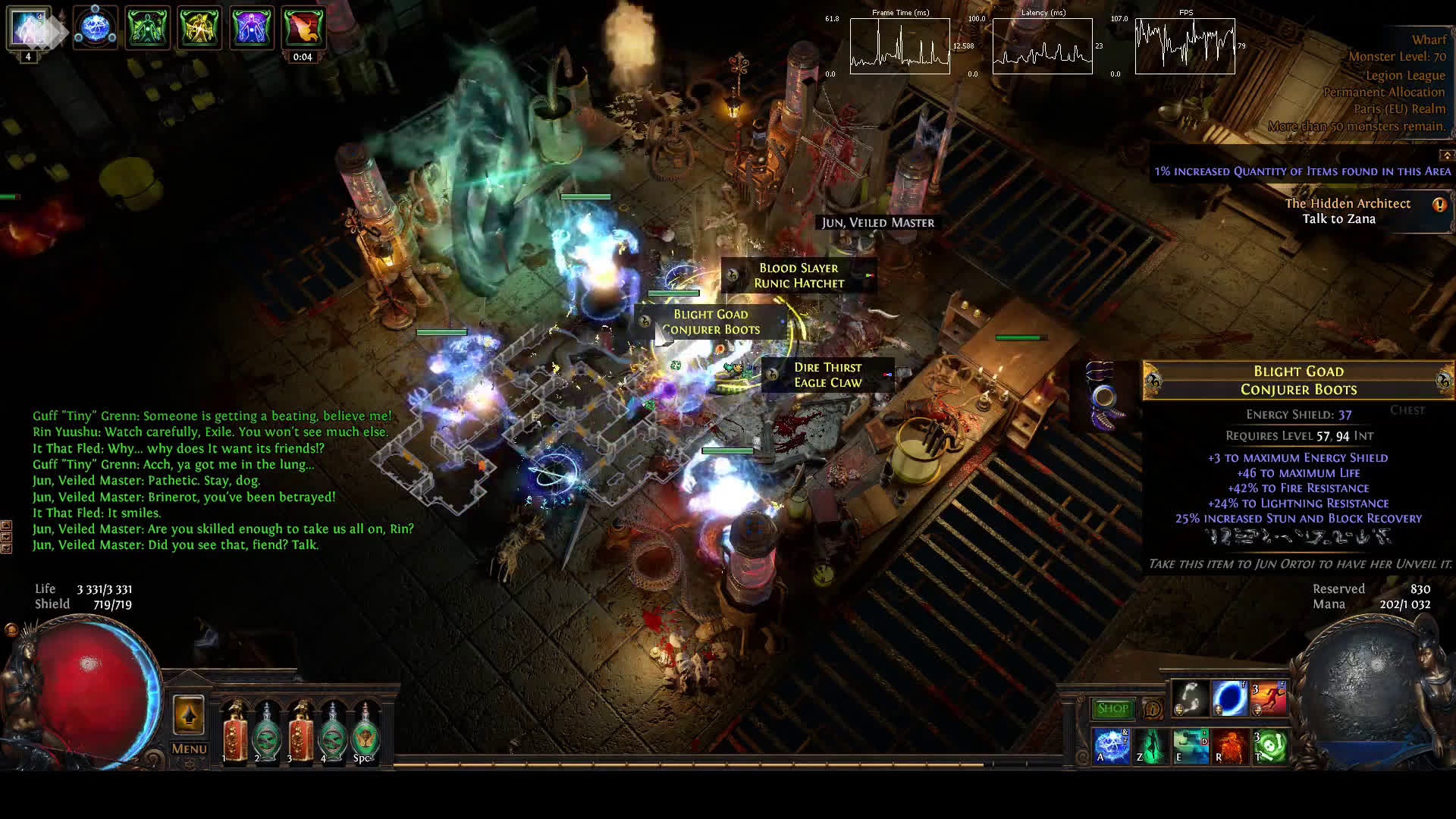This screenshot has height=819, width=1456.
Task: Use the red flask bound to key 1
Action: (x=235, y=733)
